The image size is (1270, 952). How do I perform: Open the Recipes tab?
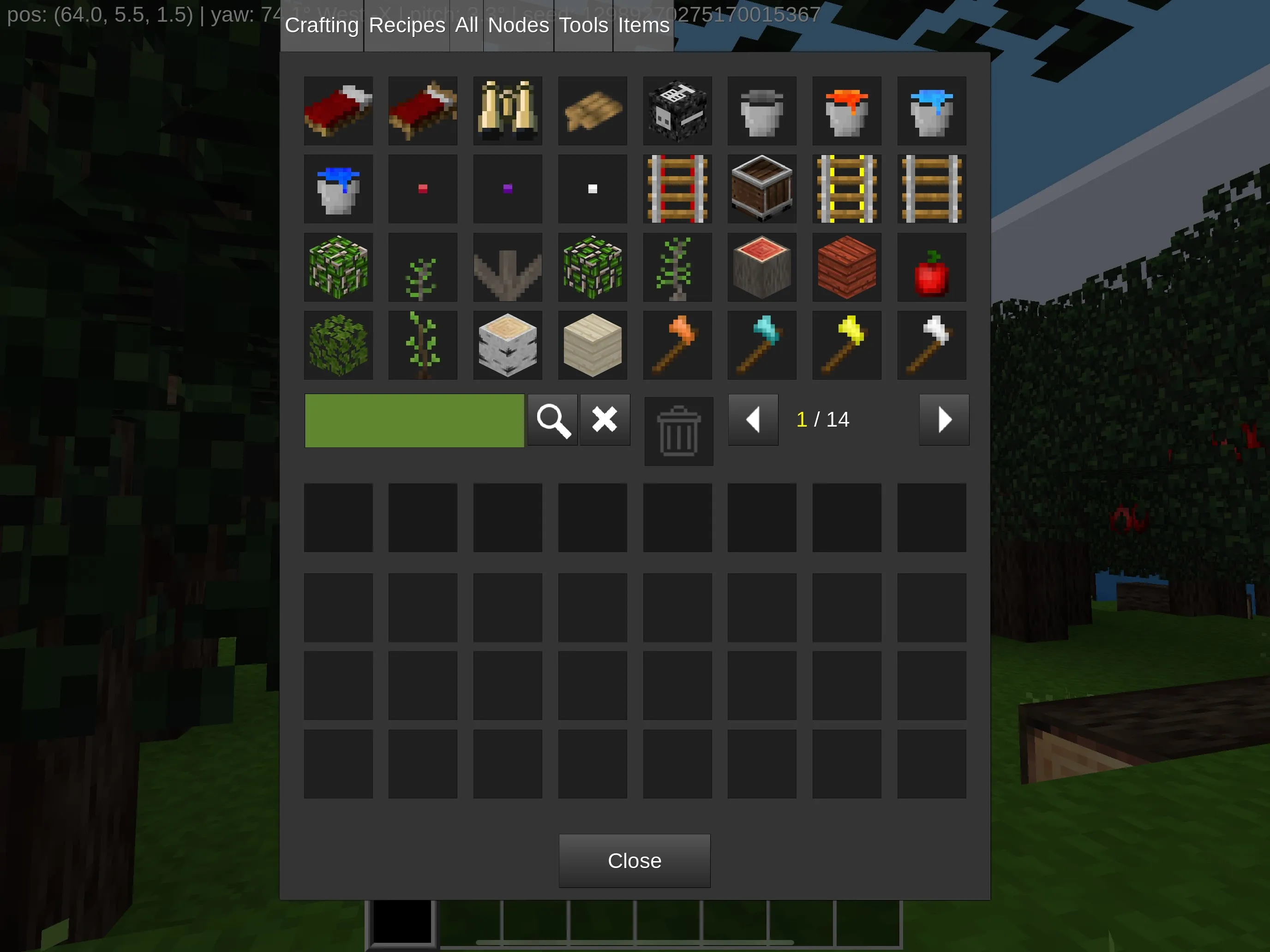406,24
